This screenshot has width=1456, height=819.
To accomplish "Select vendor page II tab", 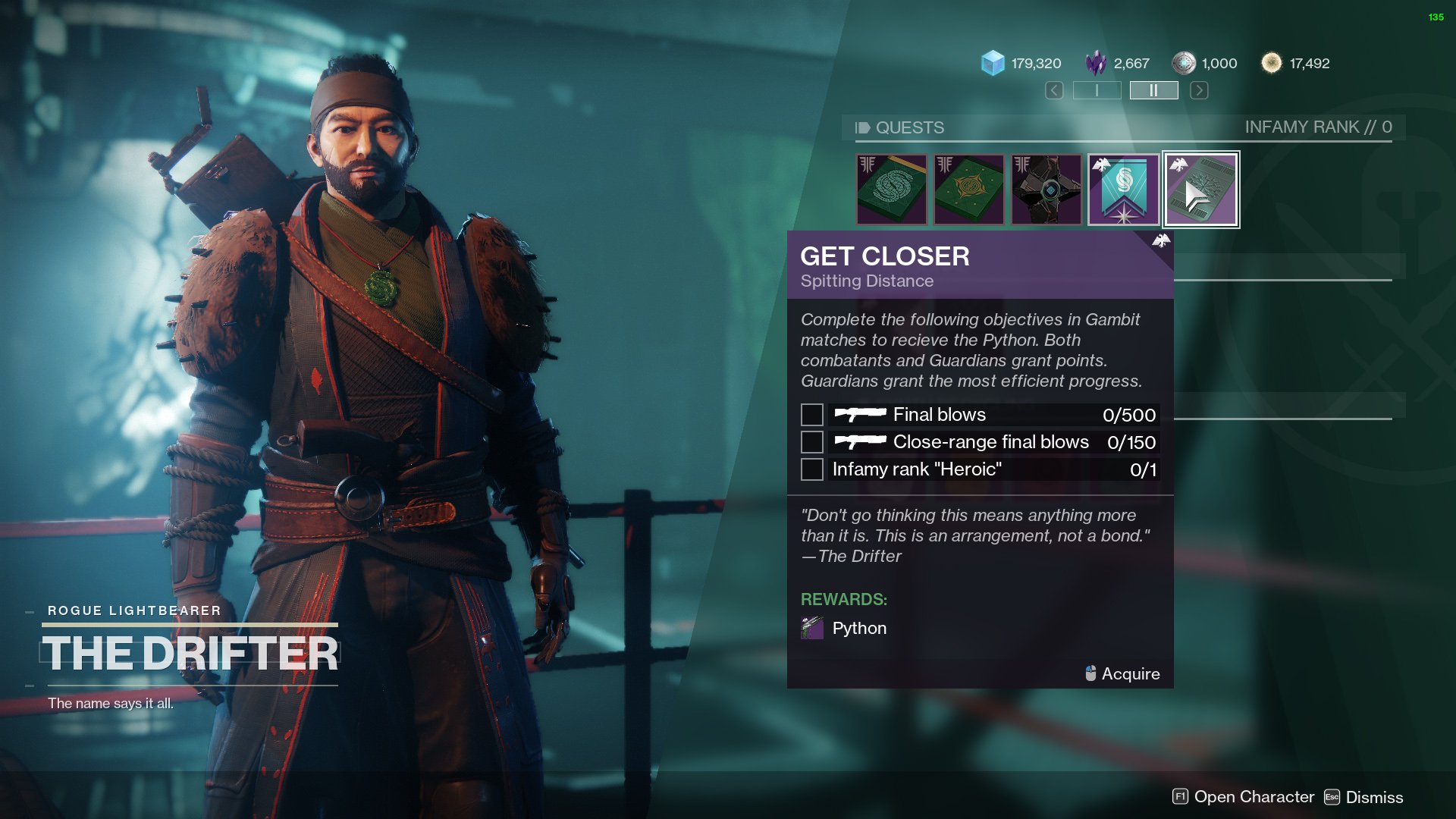I will tap(1153, 91).
